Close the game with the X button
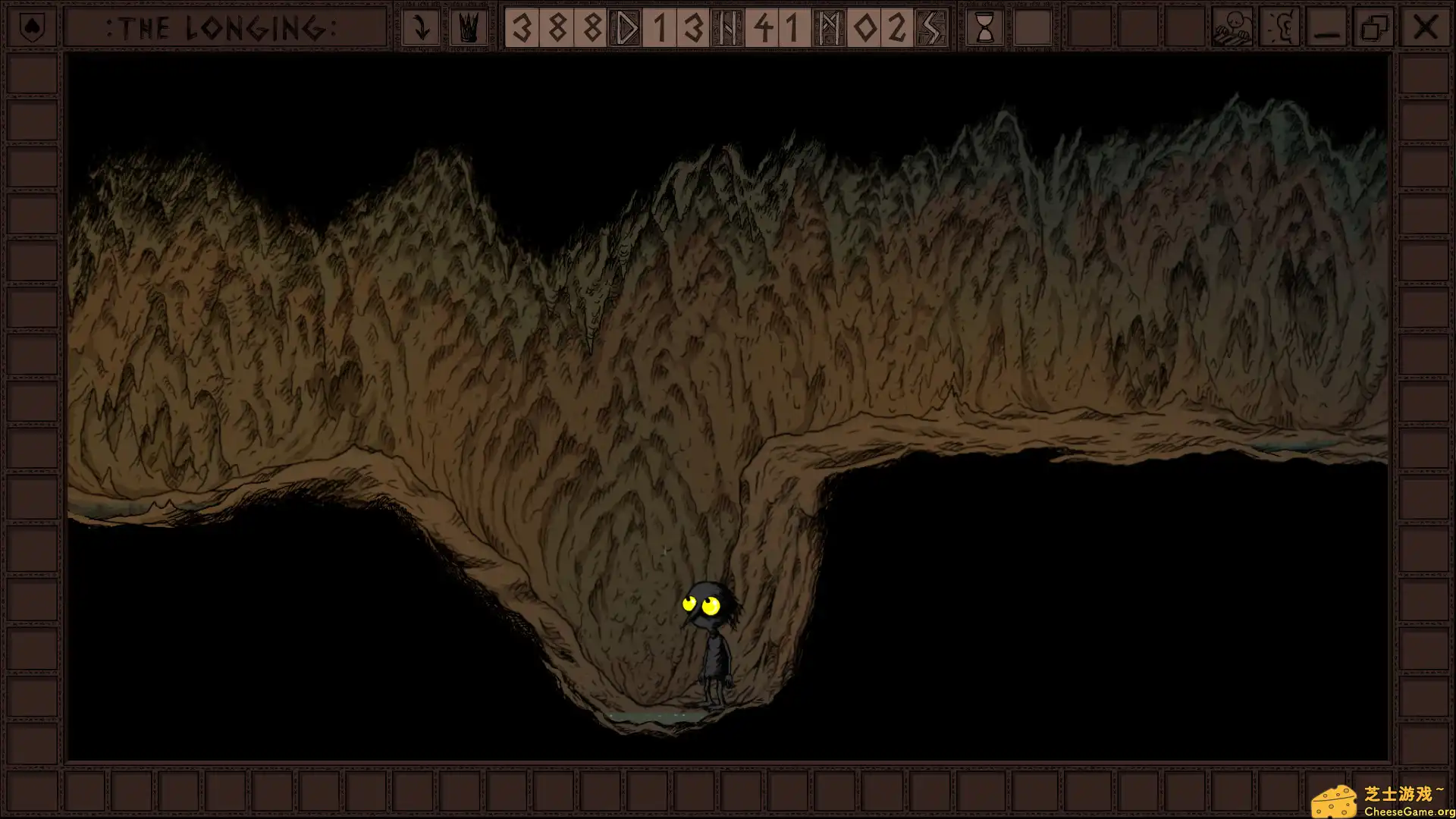Image resolution: width=1456 pixels, height=819 pixels. [1425, 28]
